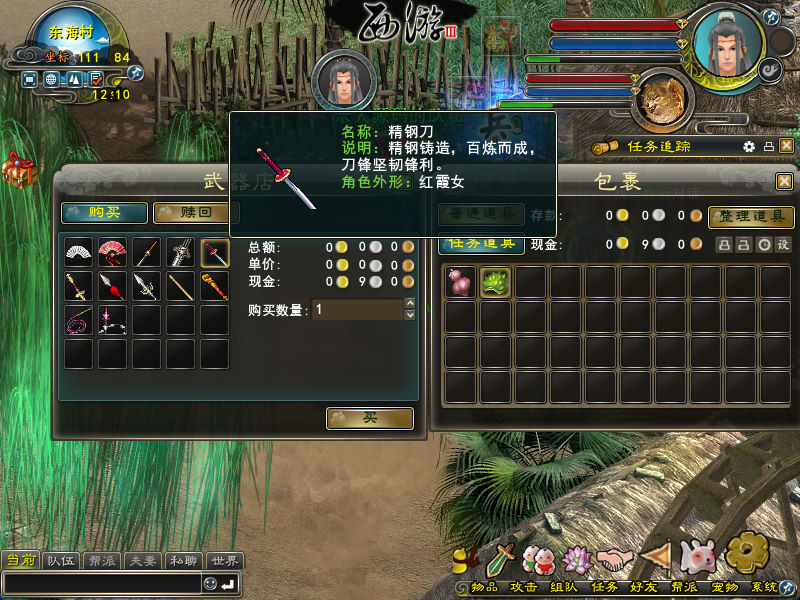
Task: Close the 任务追踪 quest tracker bar
Action: pyautogui.click(x=786, y=146)
